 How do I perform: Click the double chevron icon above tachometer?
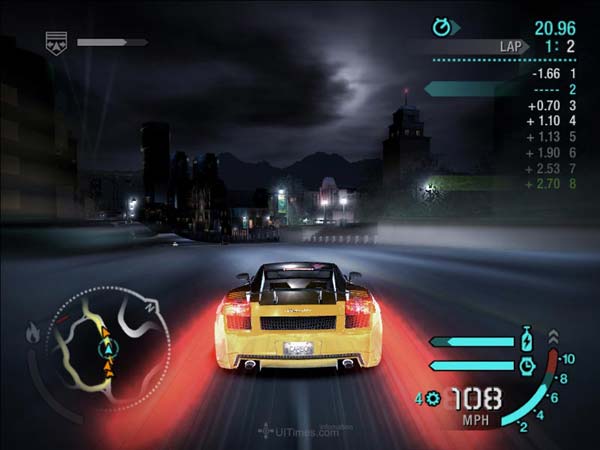click(x=554, y=337)
